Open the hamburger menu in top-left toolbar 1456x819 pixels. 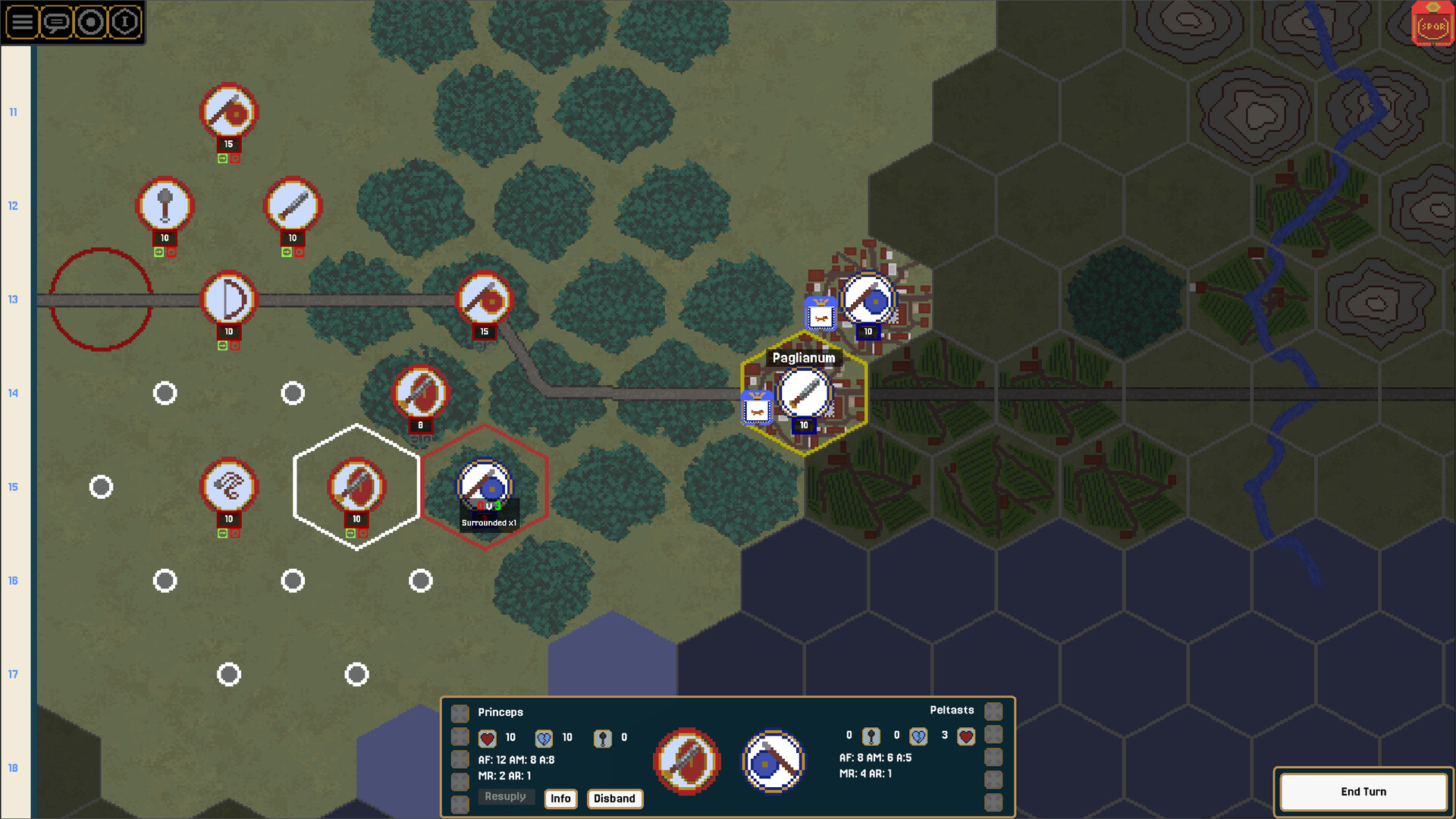tap(23, 23)
